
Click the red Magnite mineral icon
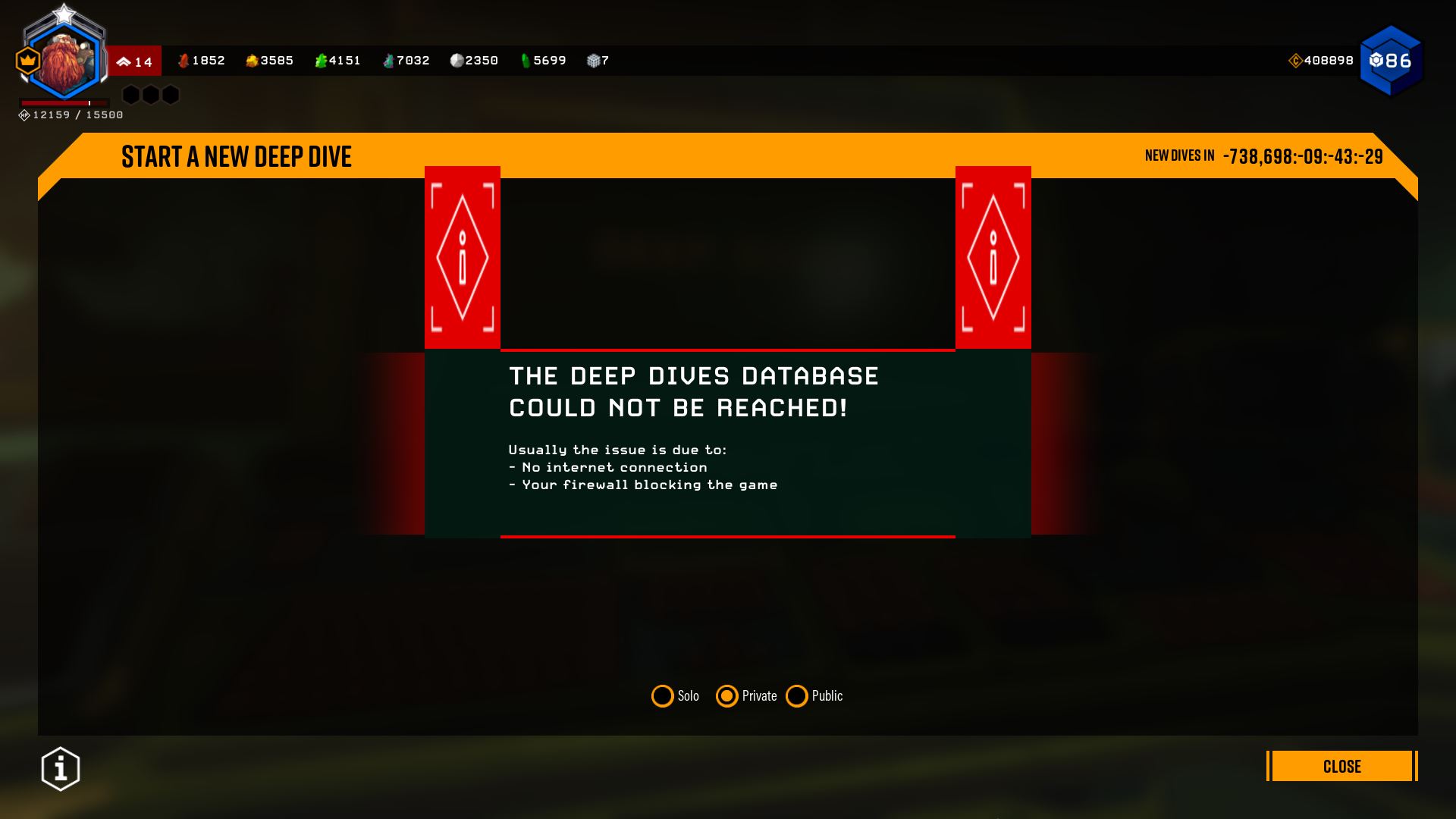pyautogui.click(x=184, y=60)
